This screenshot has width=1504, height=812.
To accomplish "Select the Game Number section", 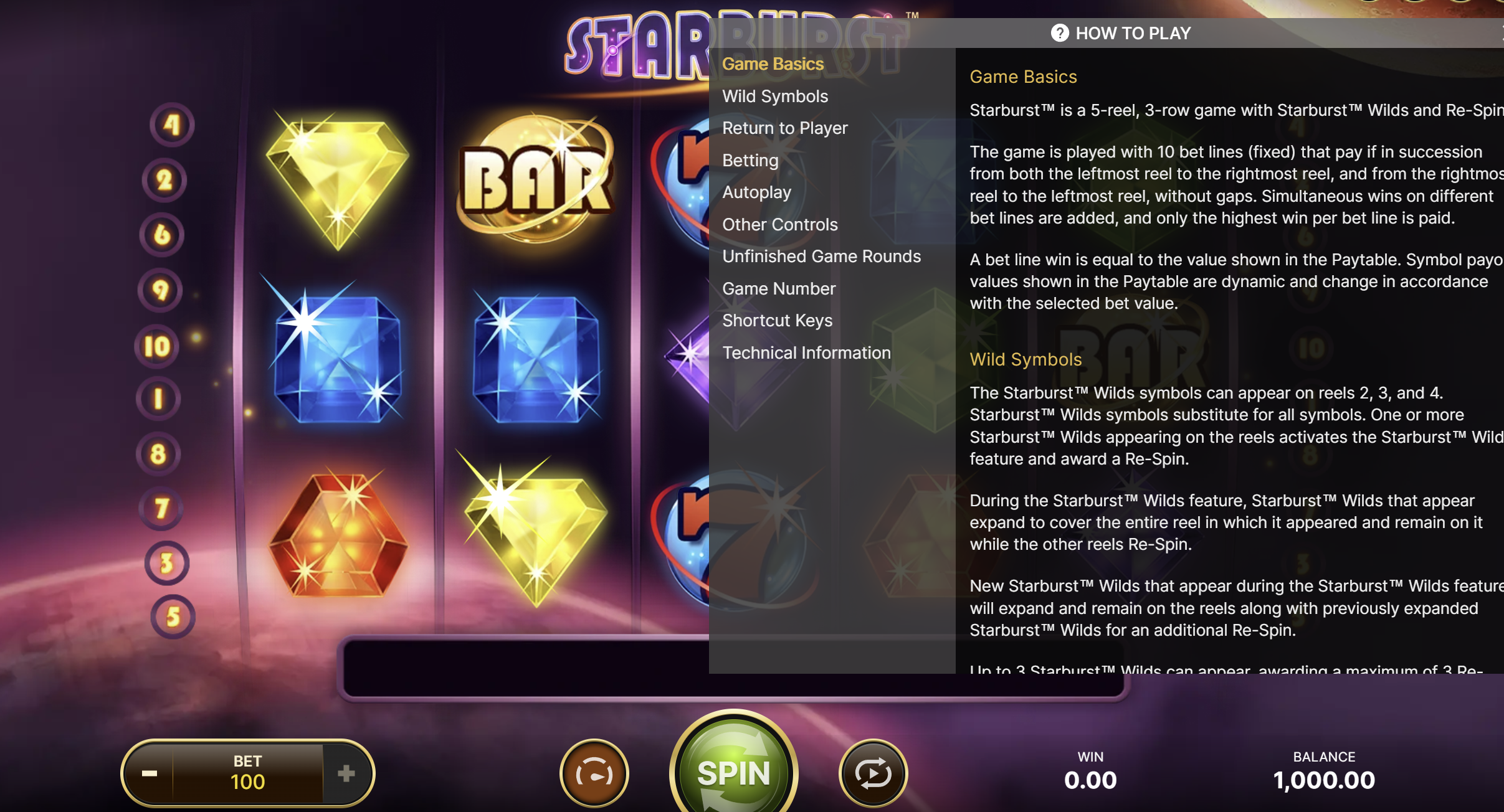I will click(x=779, y=289).
